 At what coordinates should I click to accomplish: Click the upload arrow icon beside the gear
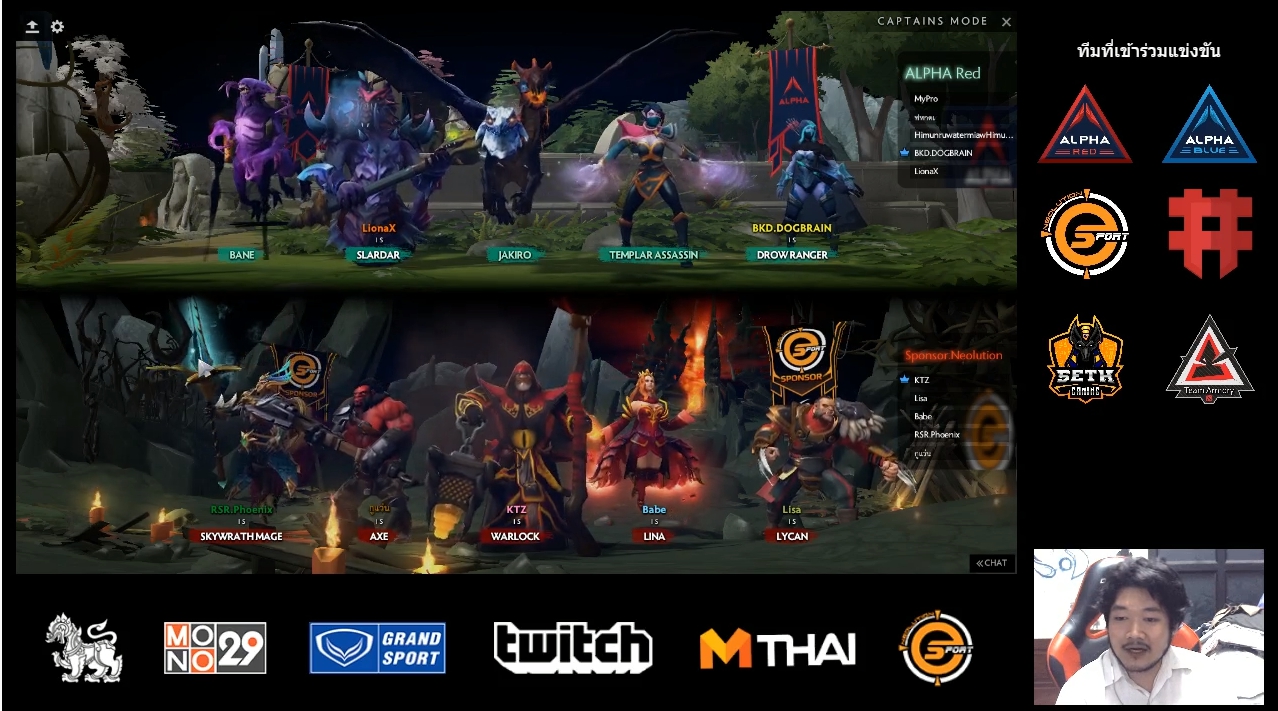point(33,27)
